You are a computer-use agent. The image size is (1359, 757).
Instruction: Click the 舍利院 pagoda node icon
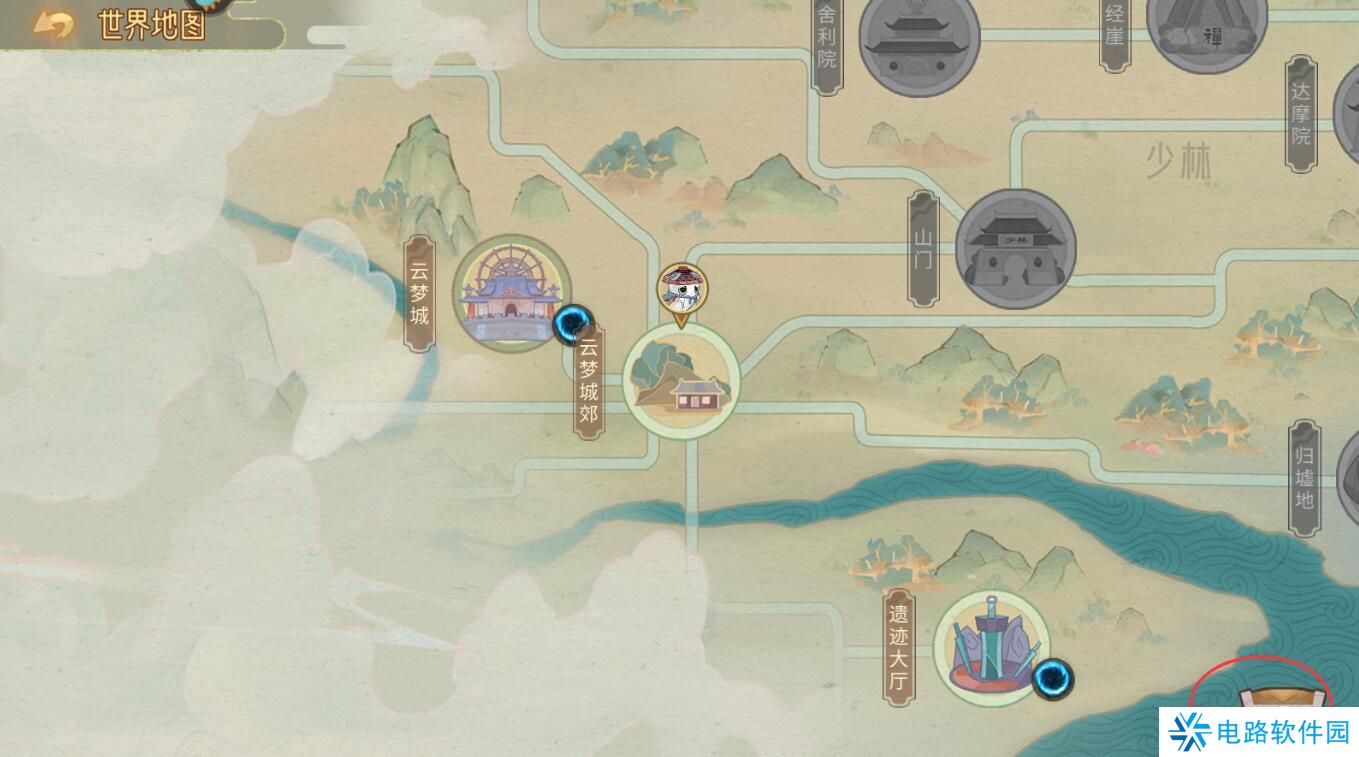point(922,45)
